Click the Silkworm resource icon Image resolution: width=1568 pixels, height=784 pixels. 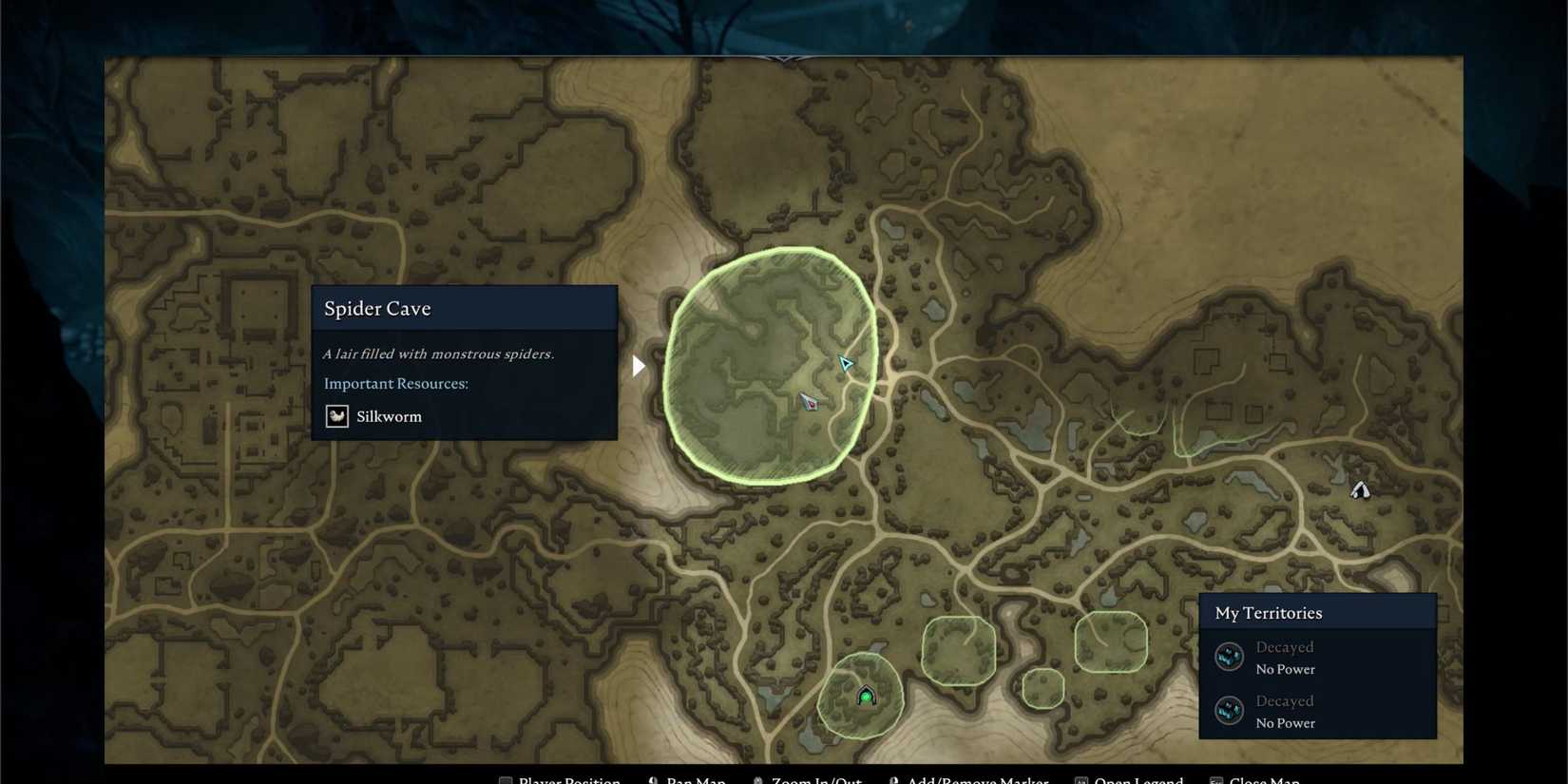336,416
